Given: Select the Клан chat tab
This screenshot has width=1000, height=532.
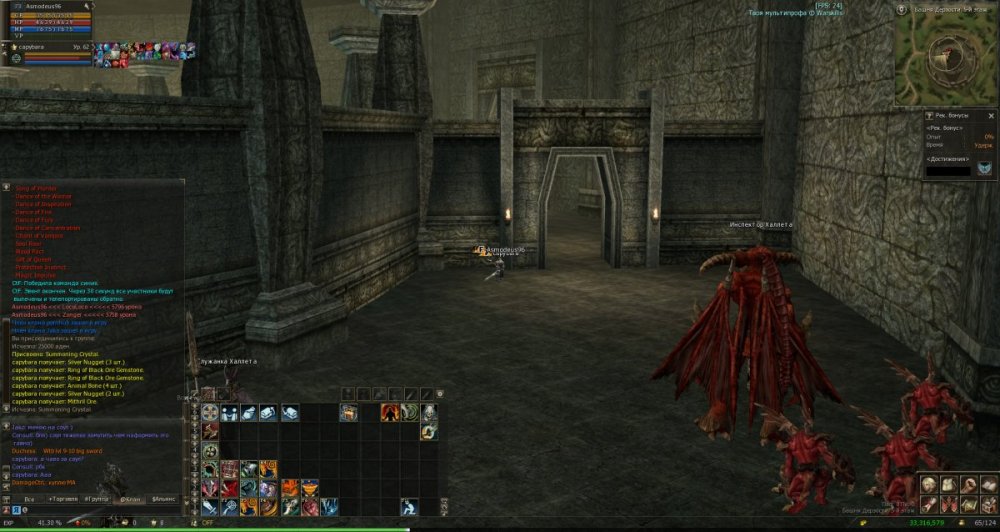Looking at the screenshot, I should tap(130, 497).
